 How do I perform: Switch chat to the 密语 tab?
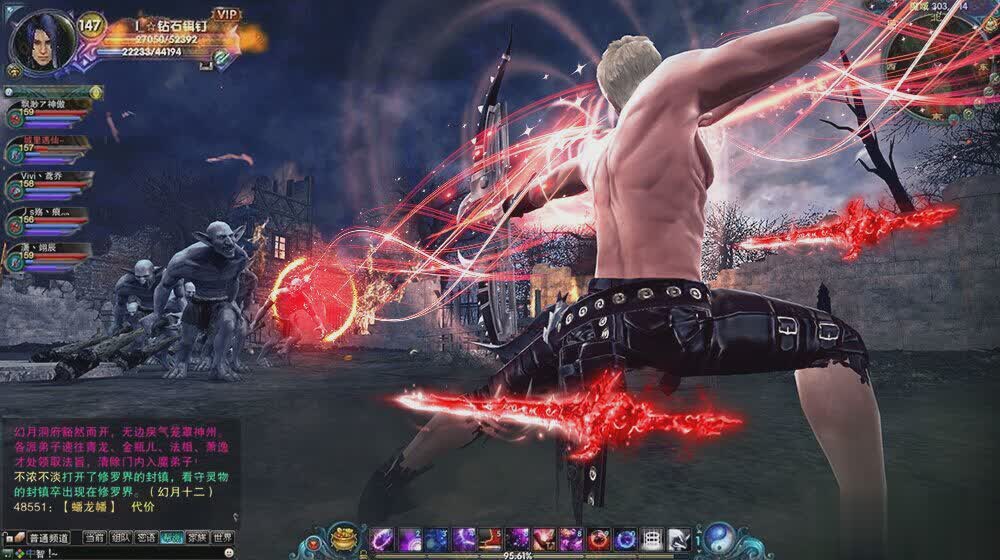[x=146, y=538]
